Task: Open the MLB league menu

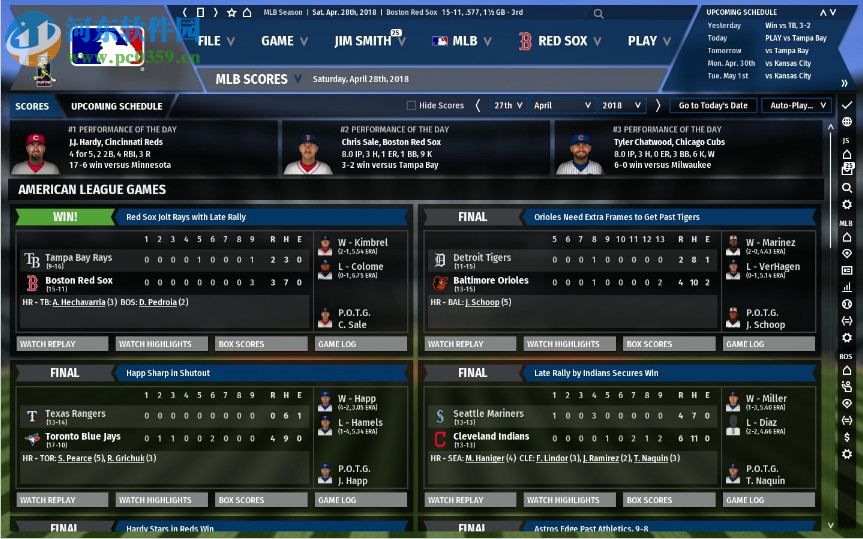Action: click(x=462, y=41)
